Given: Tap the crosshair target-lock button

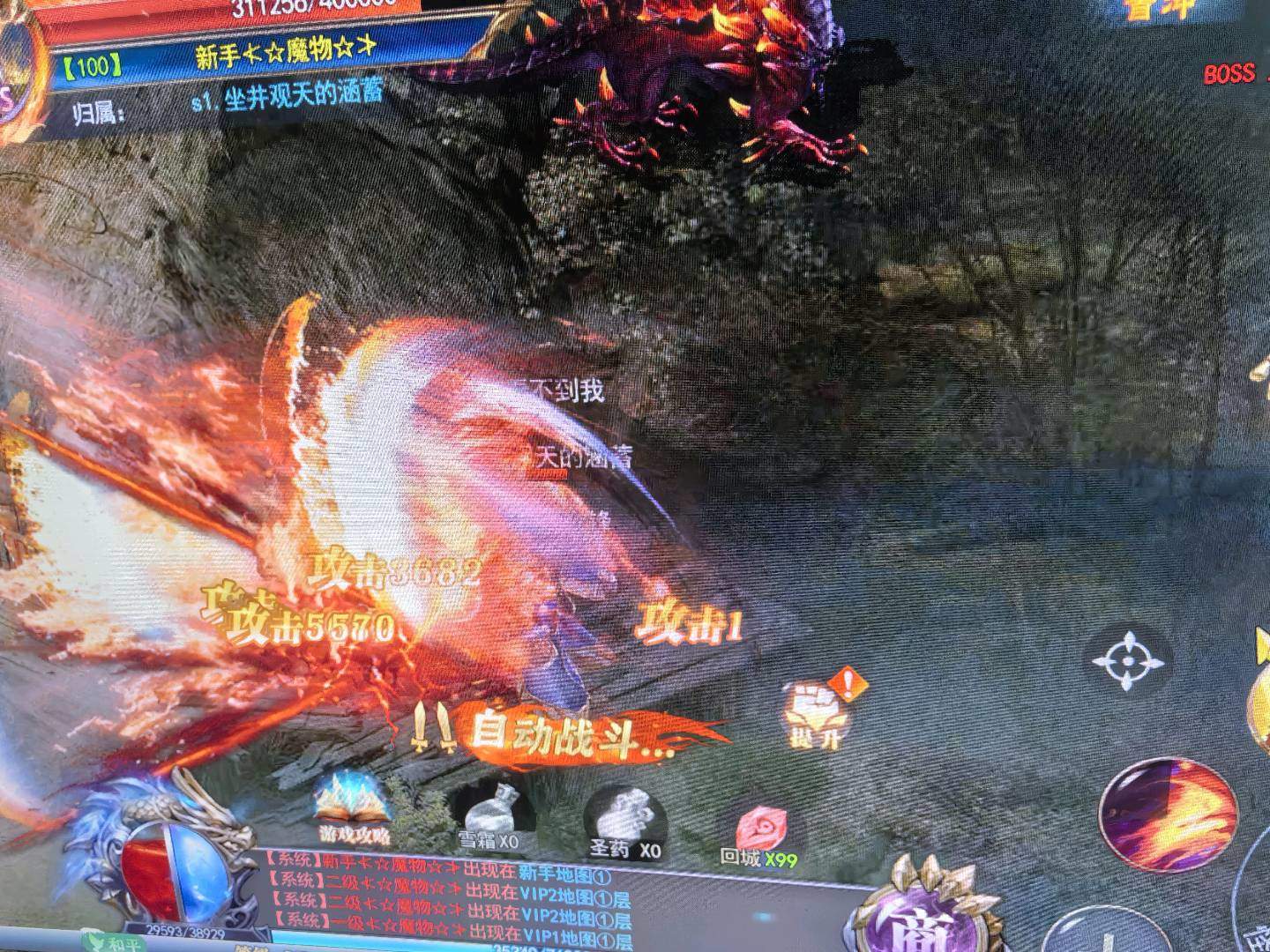Looking at the screenshot, I should click(x=1131, y=661).
